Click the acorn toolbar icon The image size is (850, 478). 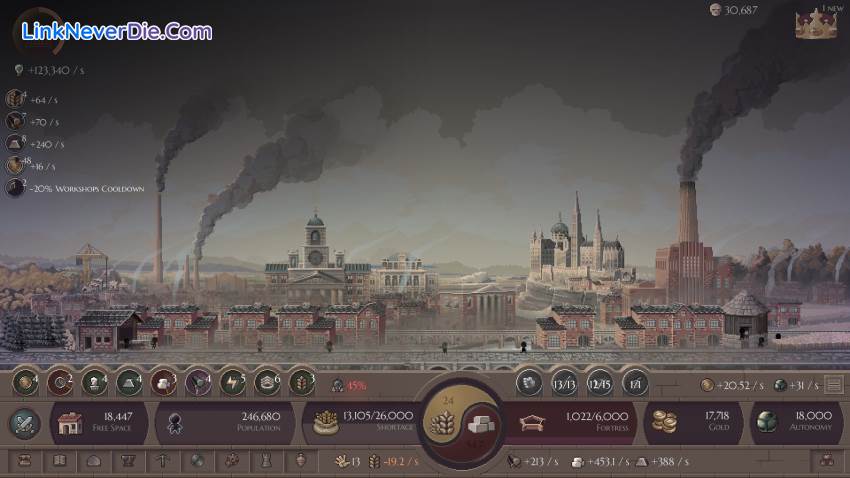pos(300,461)
